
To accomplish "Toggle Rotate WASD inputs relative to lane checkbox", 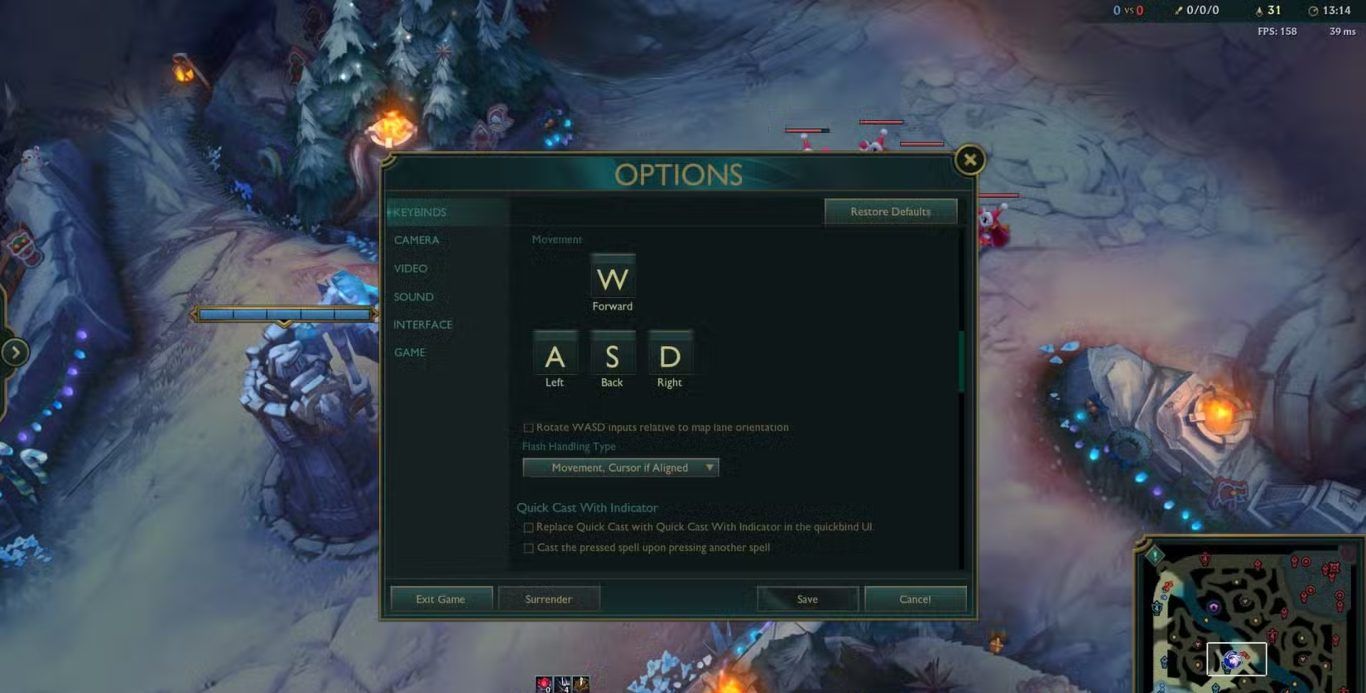I will coord(529,428).
